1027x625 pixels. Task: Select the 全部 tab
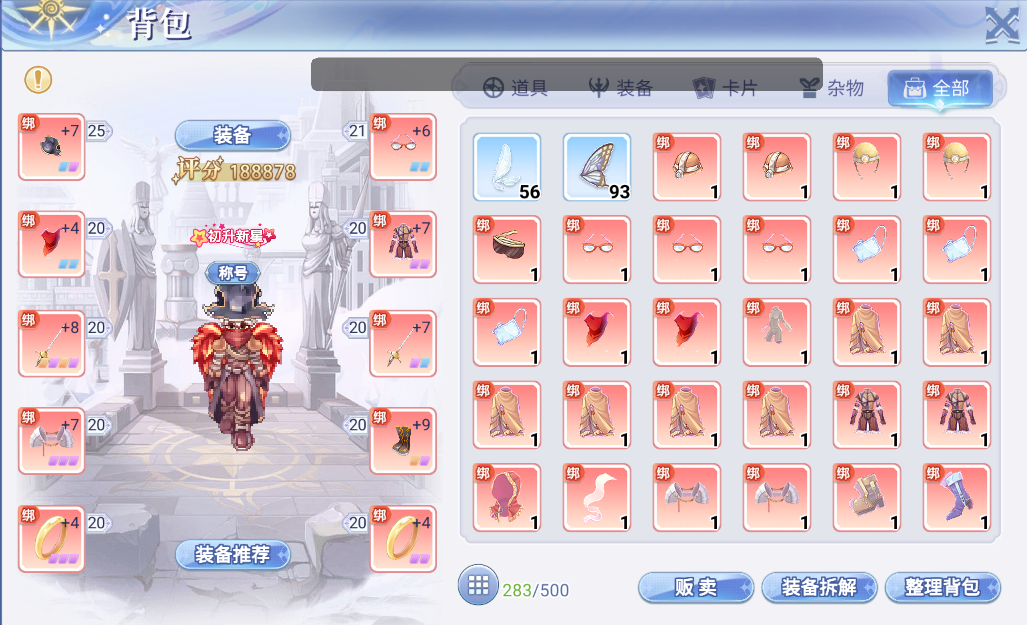point(938,88)
